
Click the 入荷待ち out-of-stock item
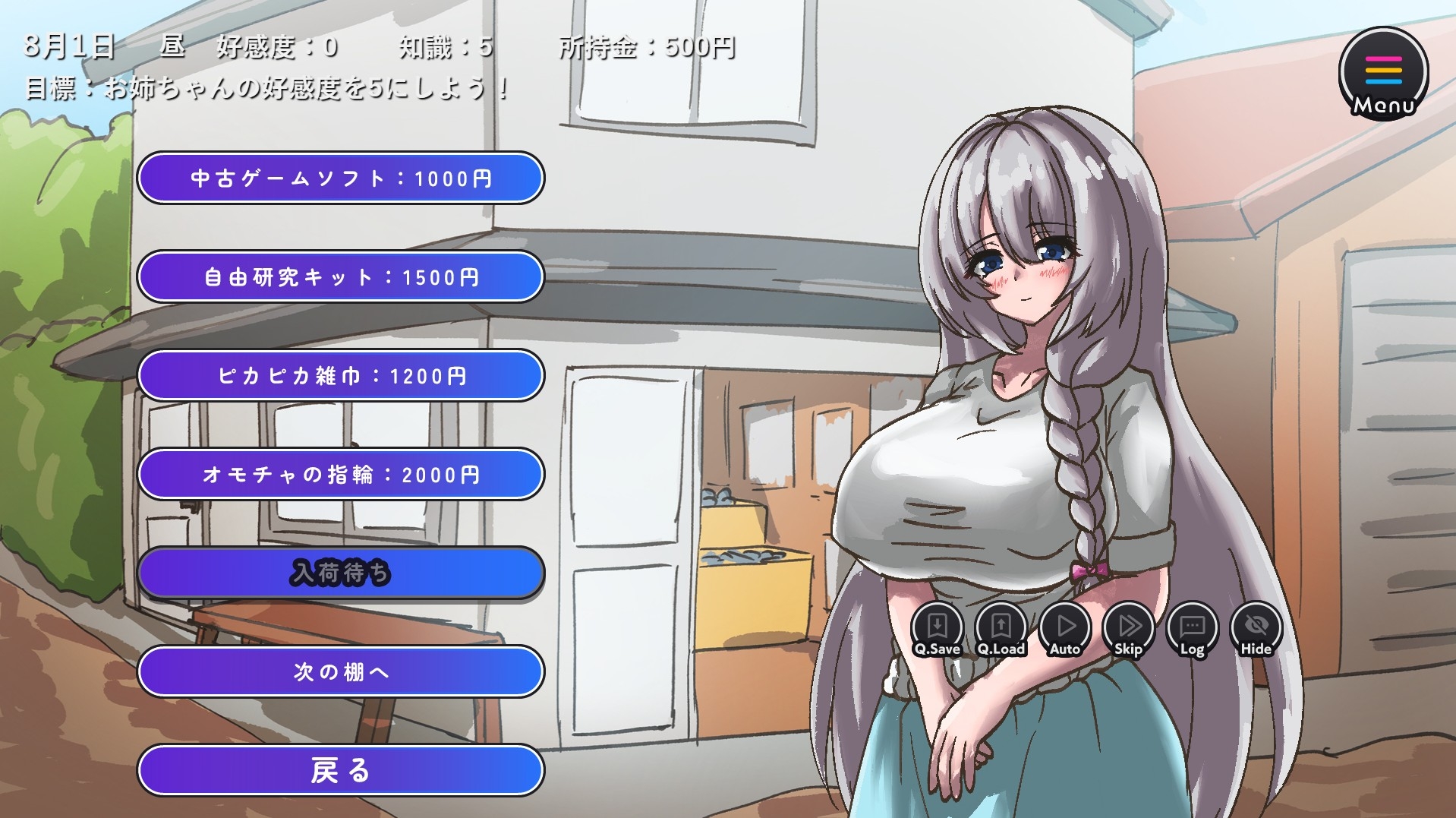click(339, 573)
